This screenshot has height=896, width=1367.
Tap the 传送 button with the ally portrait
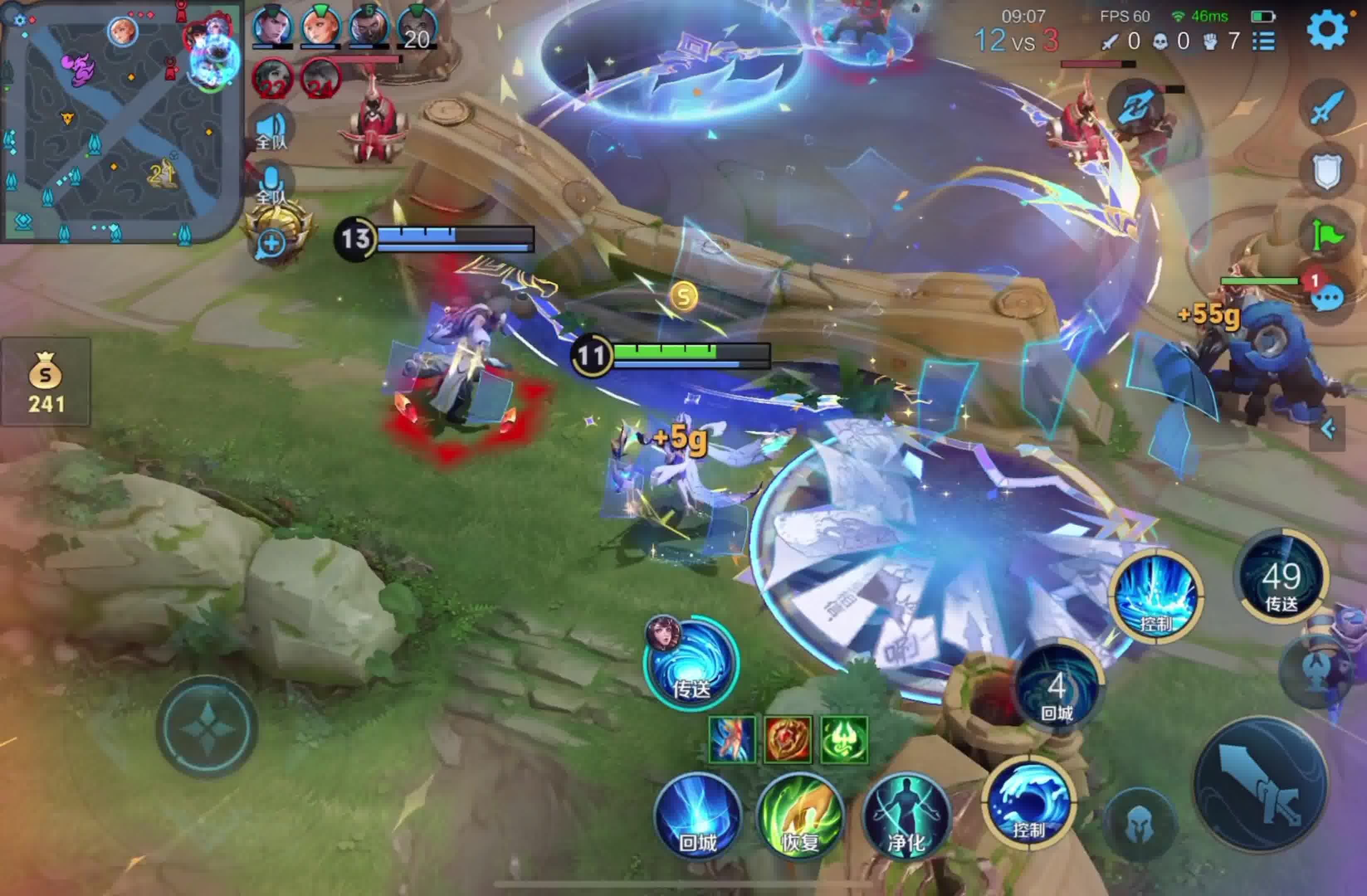point(691,665)
